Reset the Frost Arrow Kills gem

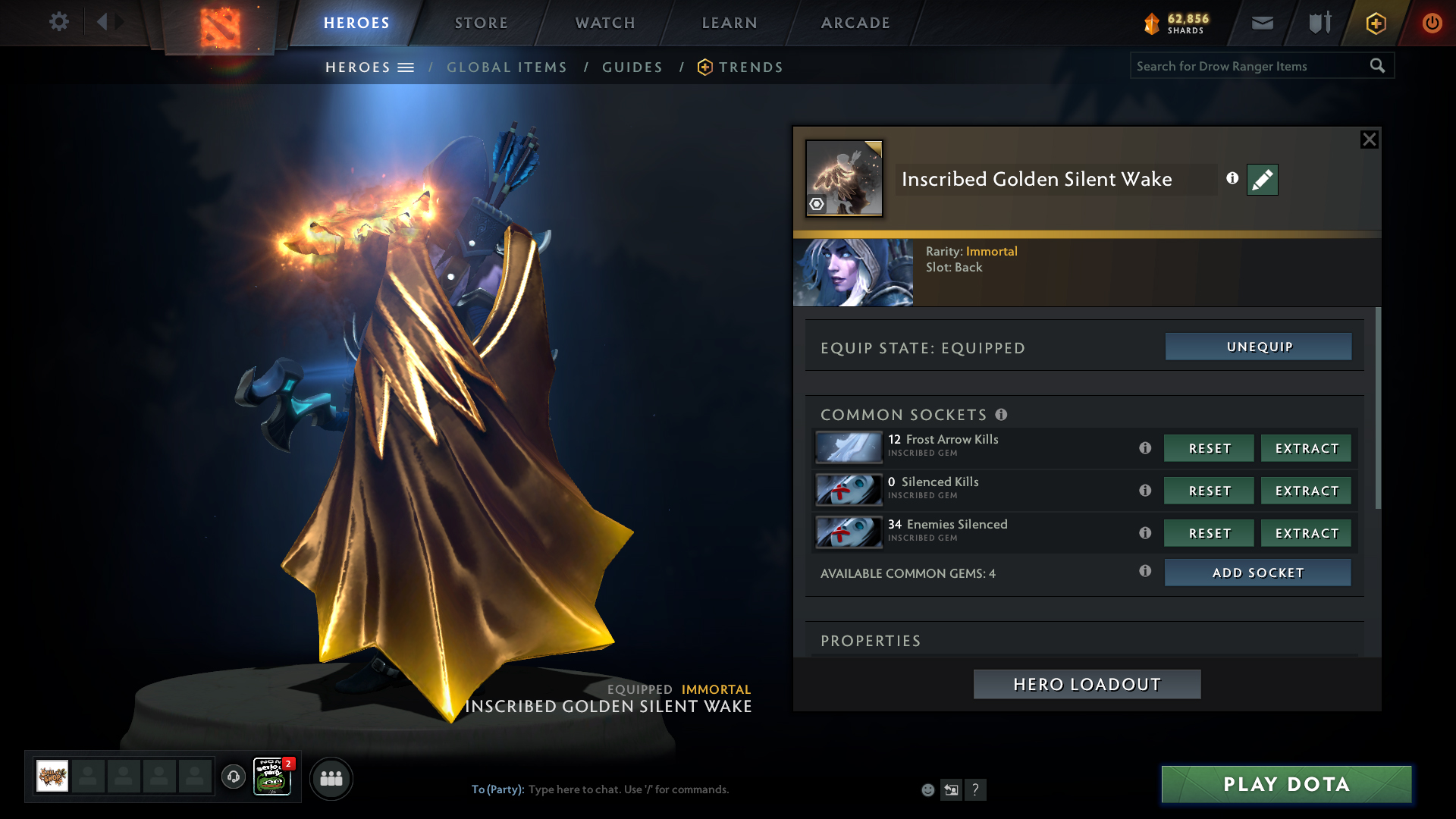coord(1209,448)
